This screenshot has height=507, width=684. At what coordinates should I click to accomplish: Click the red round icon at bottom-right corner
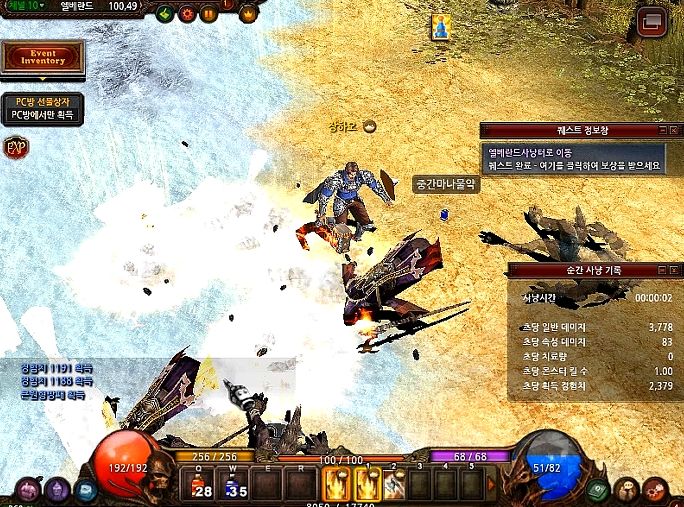(656, 491)
